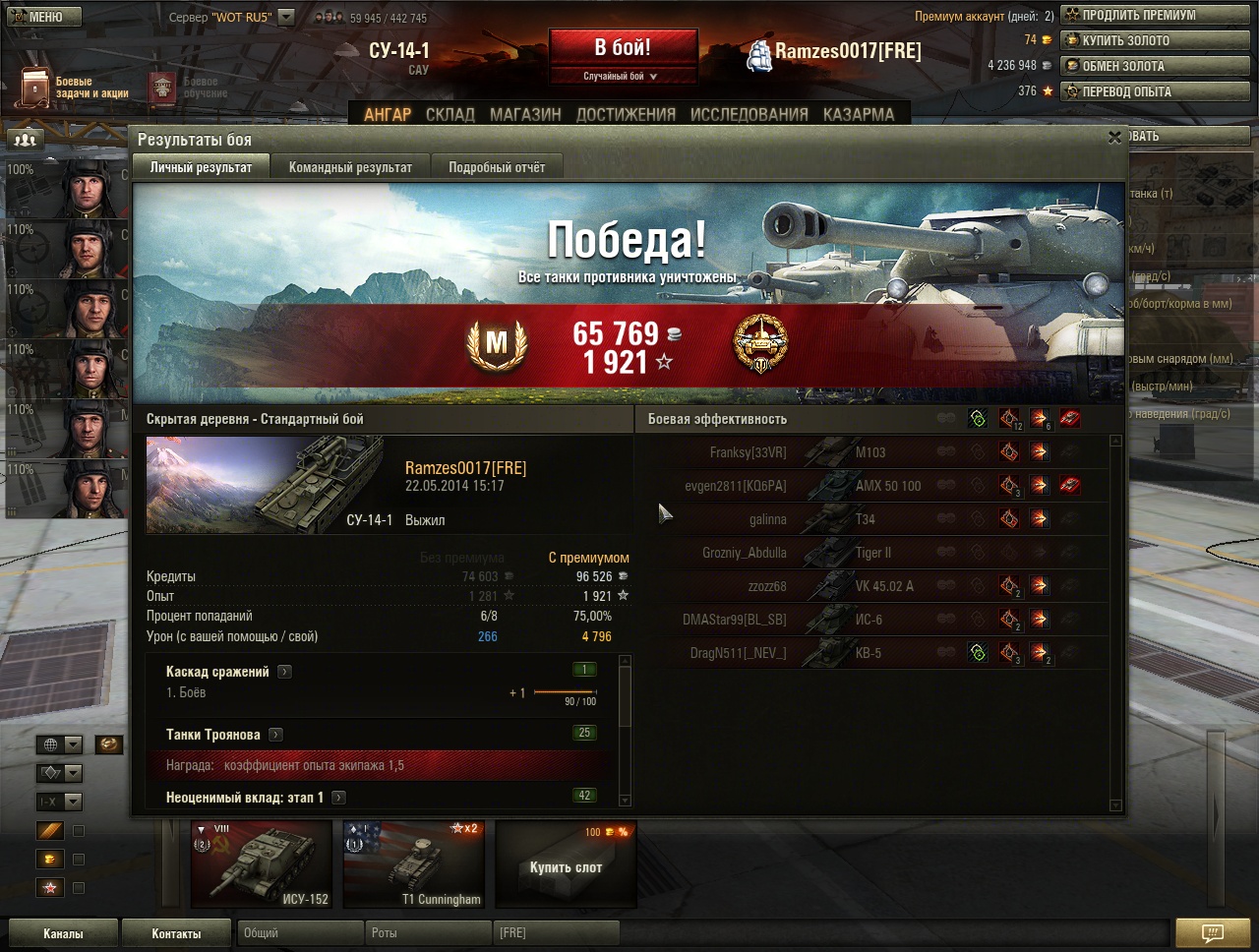Select the T1 Cunningham tank
This screenshot has height=952, width=1259.
pos(414,864)
